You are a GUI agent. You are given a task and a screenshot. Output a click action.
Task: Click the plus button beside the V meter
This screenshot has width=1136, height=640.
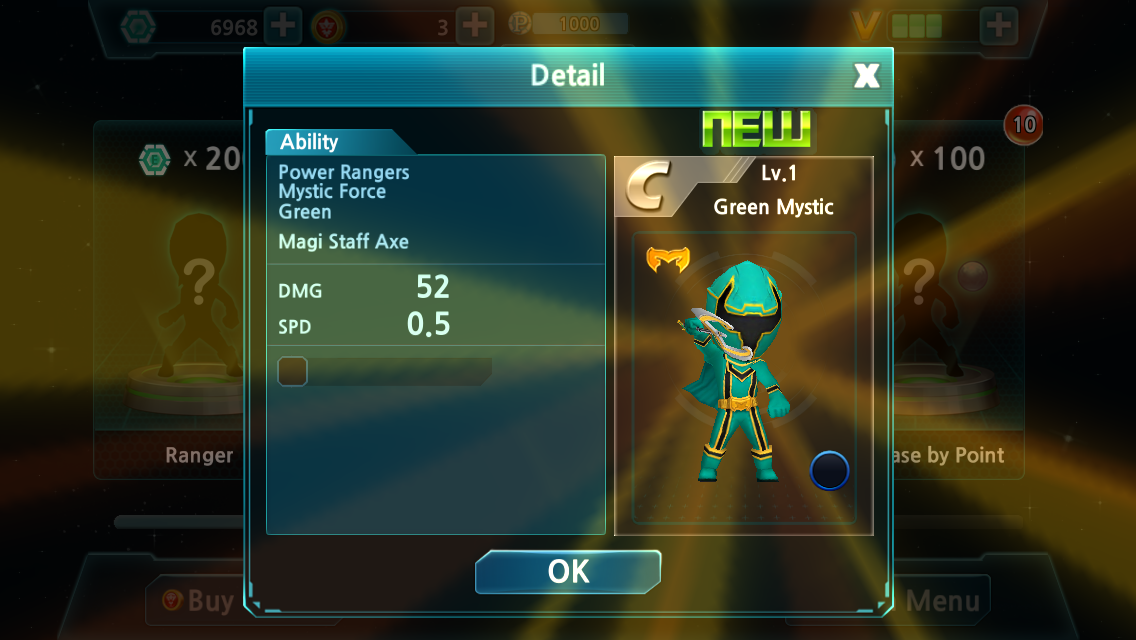[999, 25]
